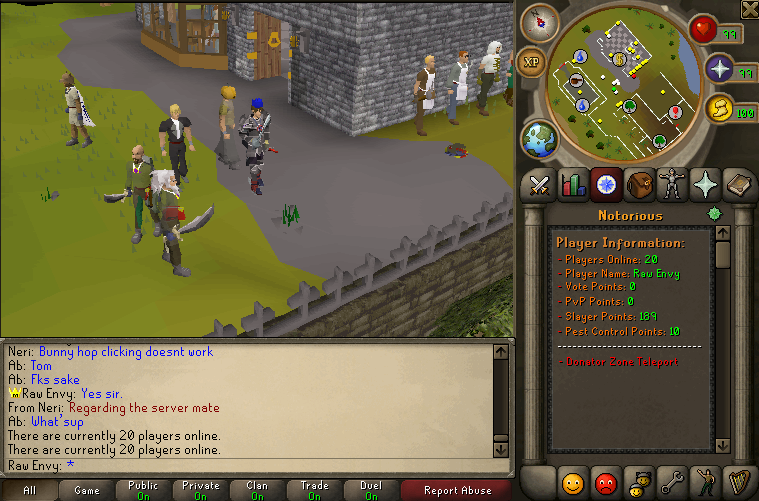Select the Public chat filter tab
759x501 pixels.
(x=143, y=490)
